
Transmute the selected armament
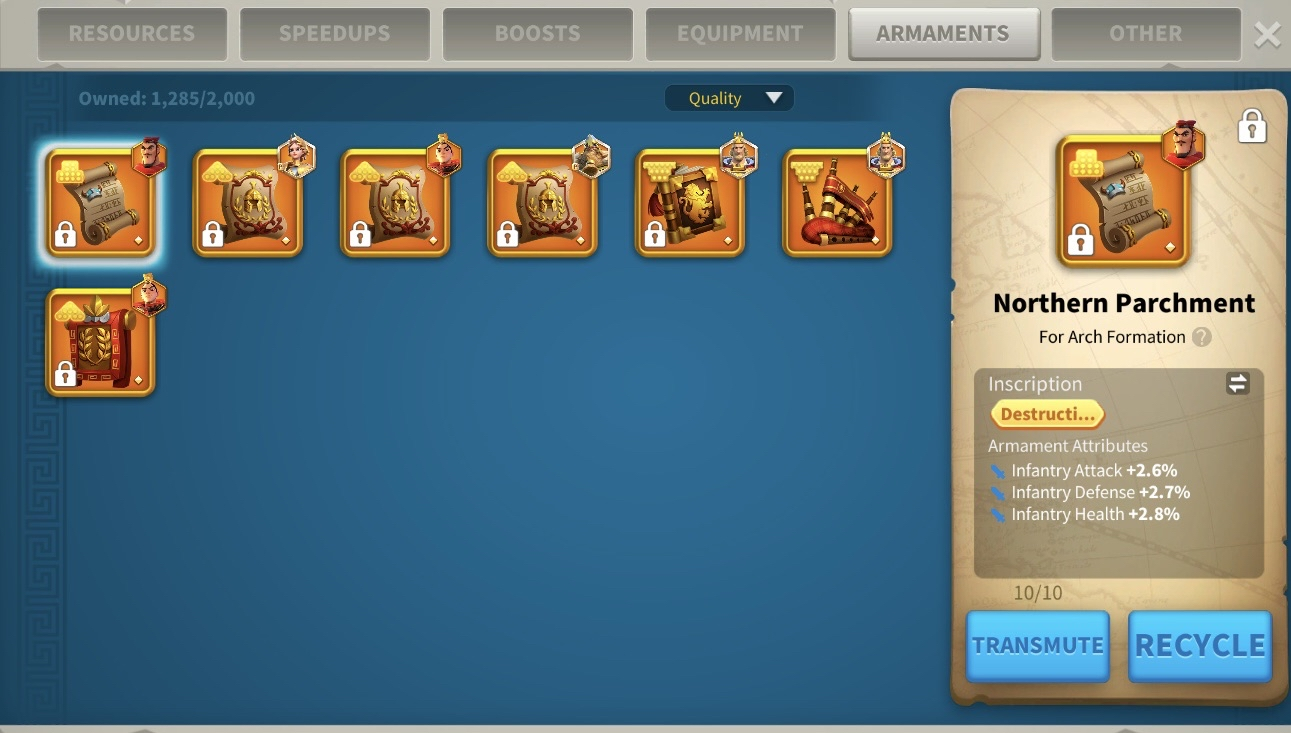point(1038,646)
